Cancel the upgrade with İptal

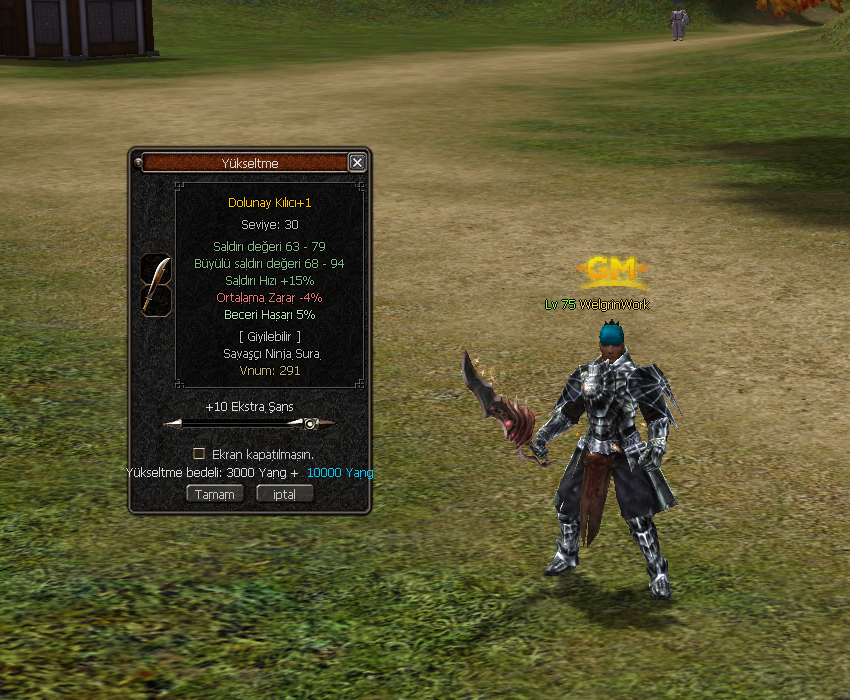(285, 494)
